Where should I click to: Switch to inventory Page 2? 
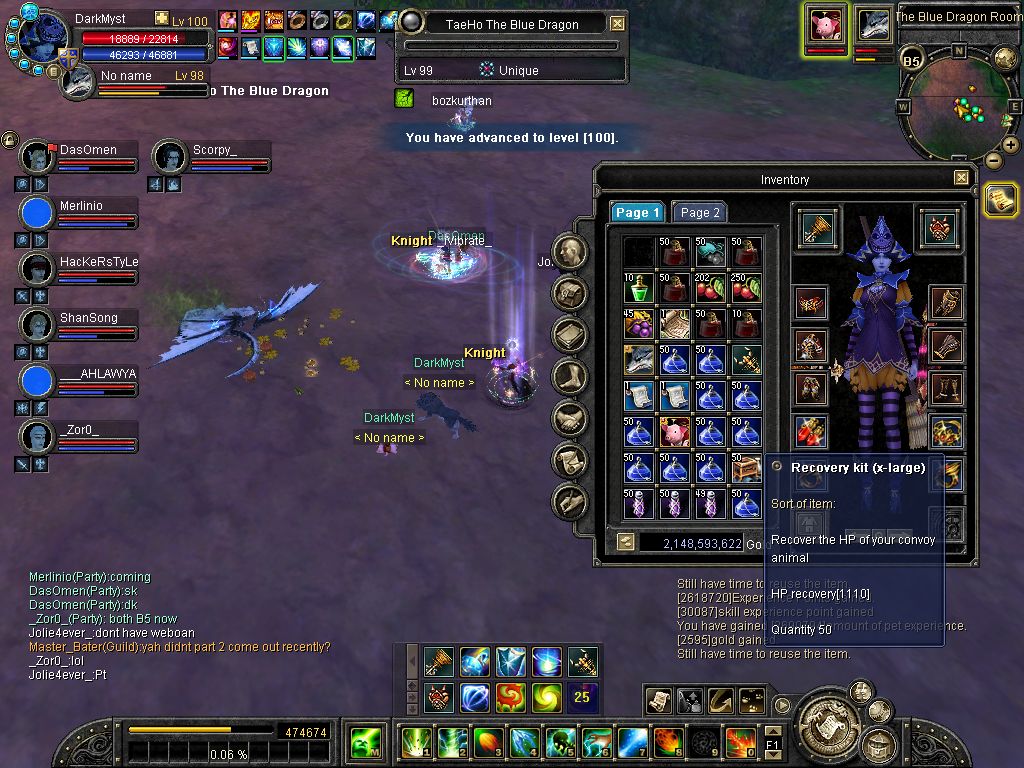[700, 212]
